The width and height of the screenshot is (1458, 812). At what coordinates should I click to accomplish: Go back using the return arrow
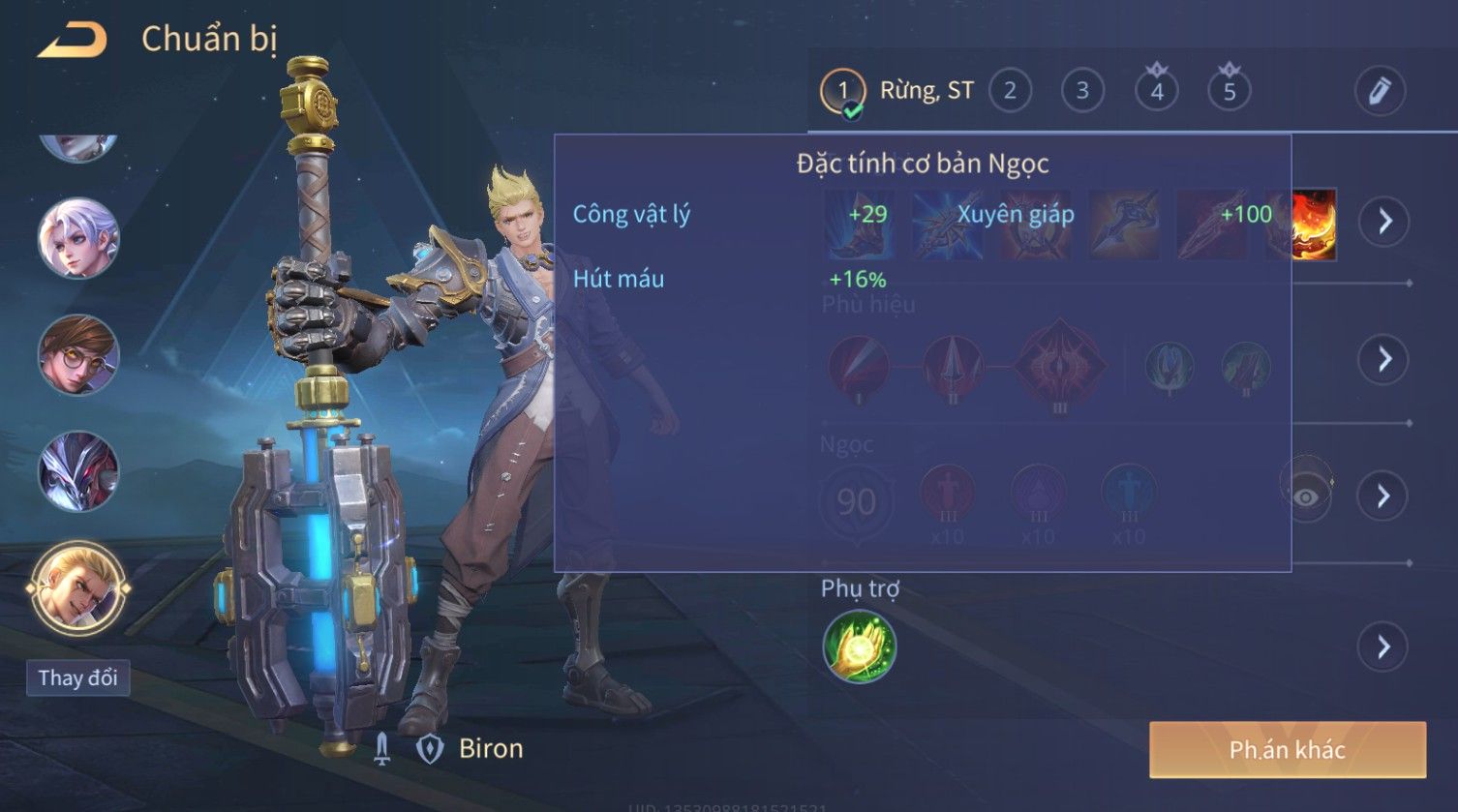(x=73, y=41)
